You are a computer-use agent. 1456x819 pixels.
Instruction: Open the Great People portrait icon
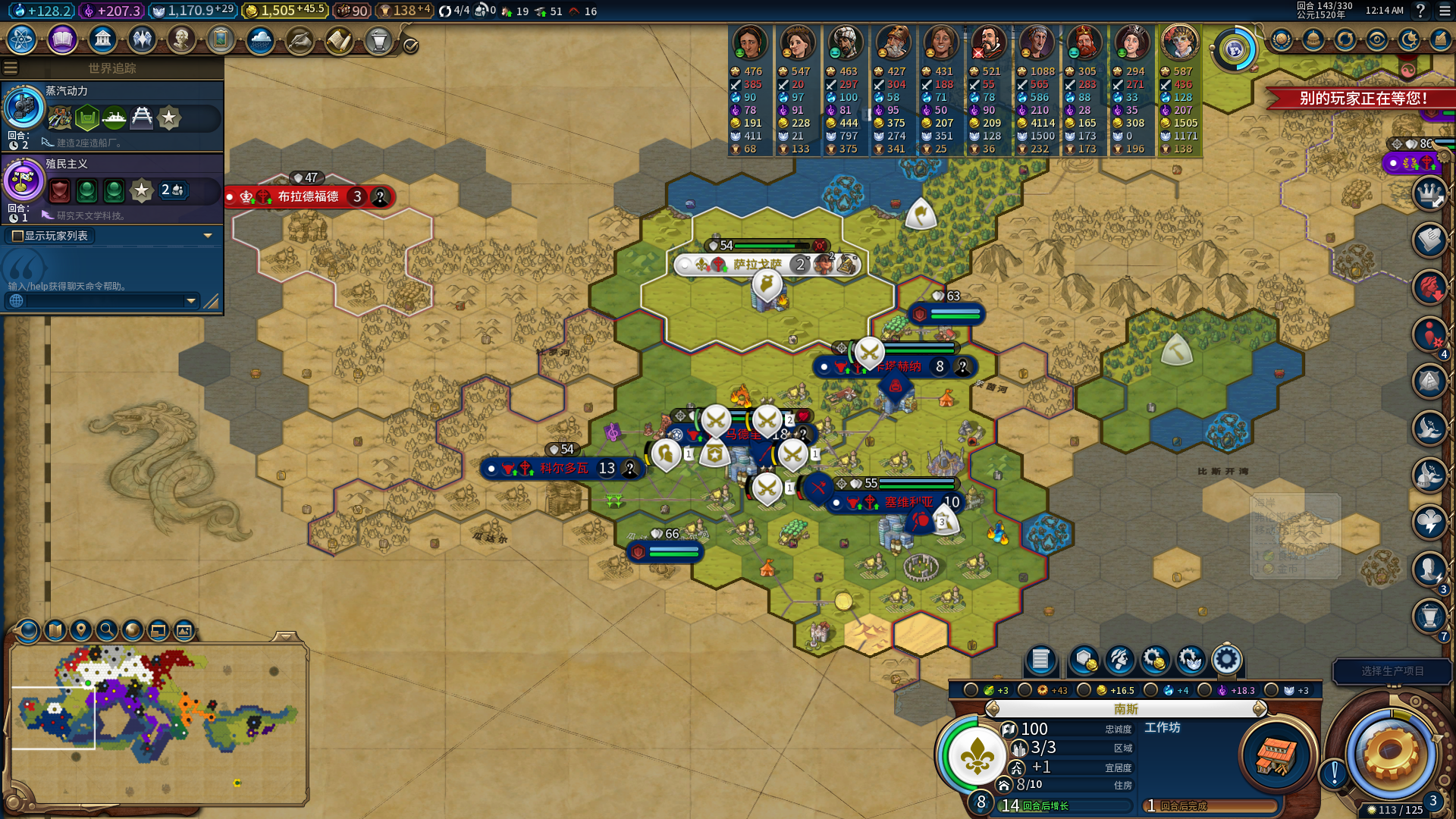pos(181,39)
